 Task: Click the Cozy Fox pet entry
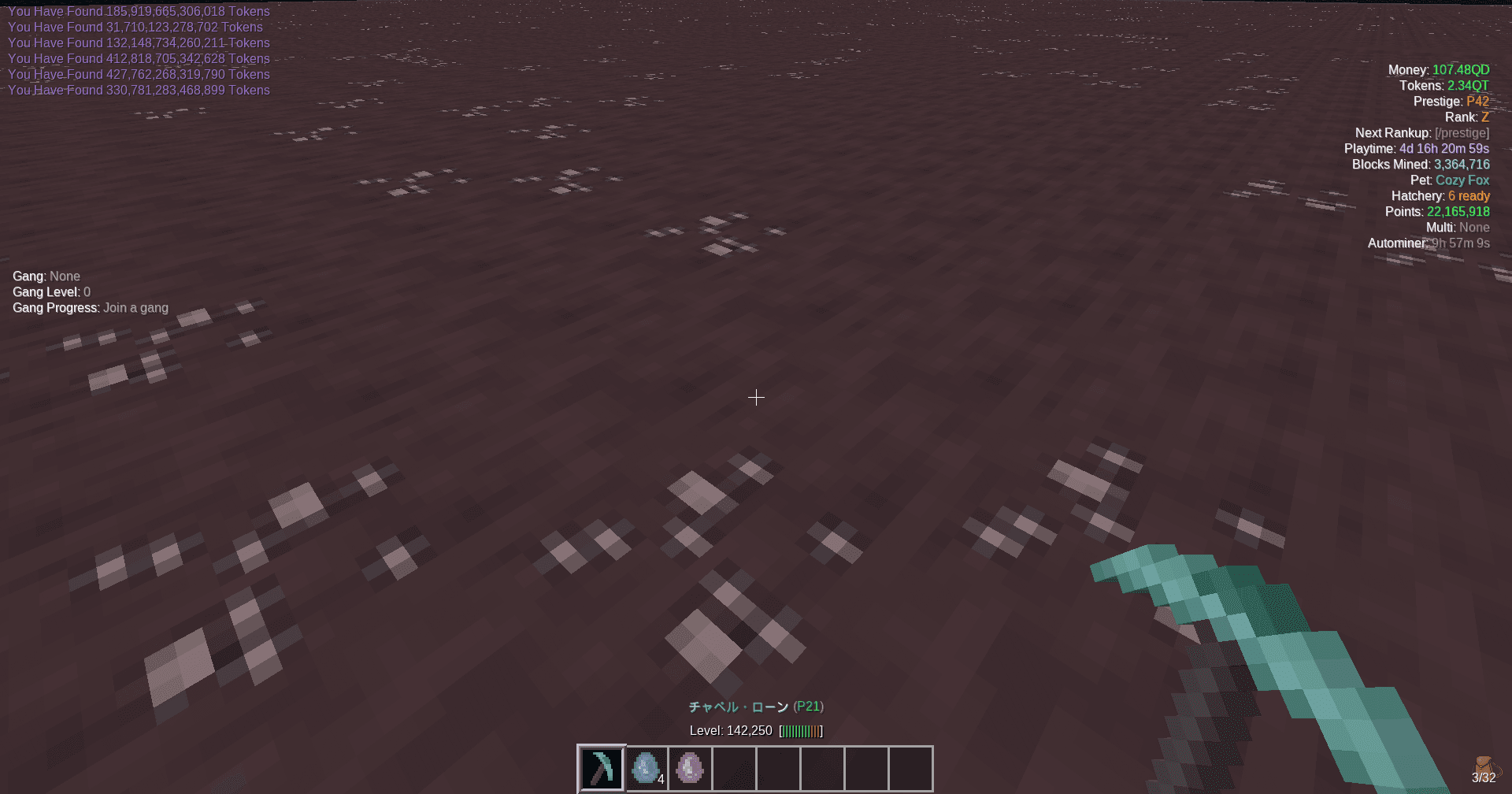pos(1462,180)
